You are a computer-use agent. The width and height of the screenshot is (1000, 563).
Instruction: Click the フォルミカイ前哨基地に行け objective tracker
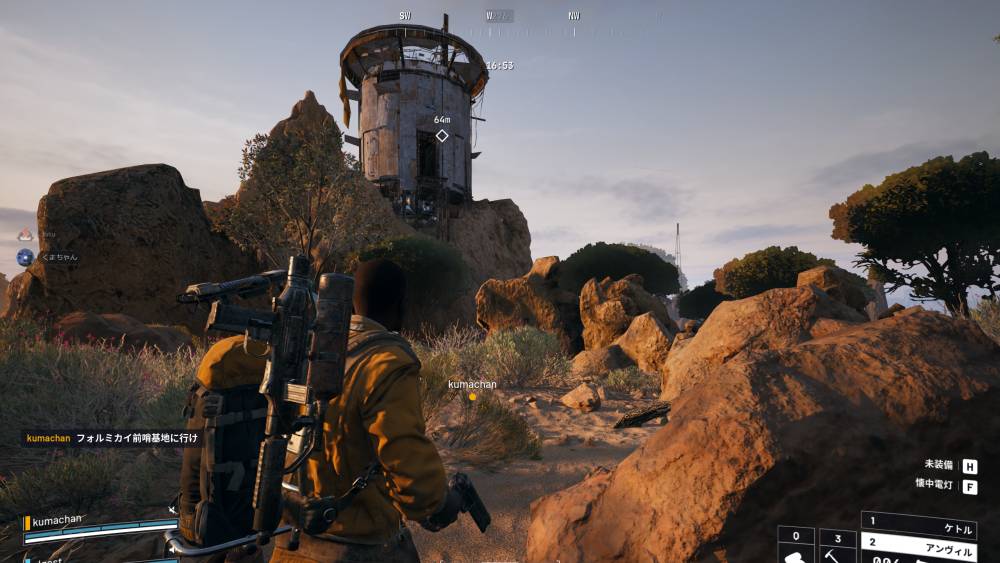click(x=112, y=438)
